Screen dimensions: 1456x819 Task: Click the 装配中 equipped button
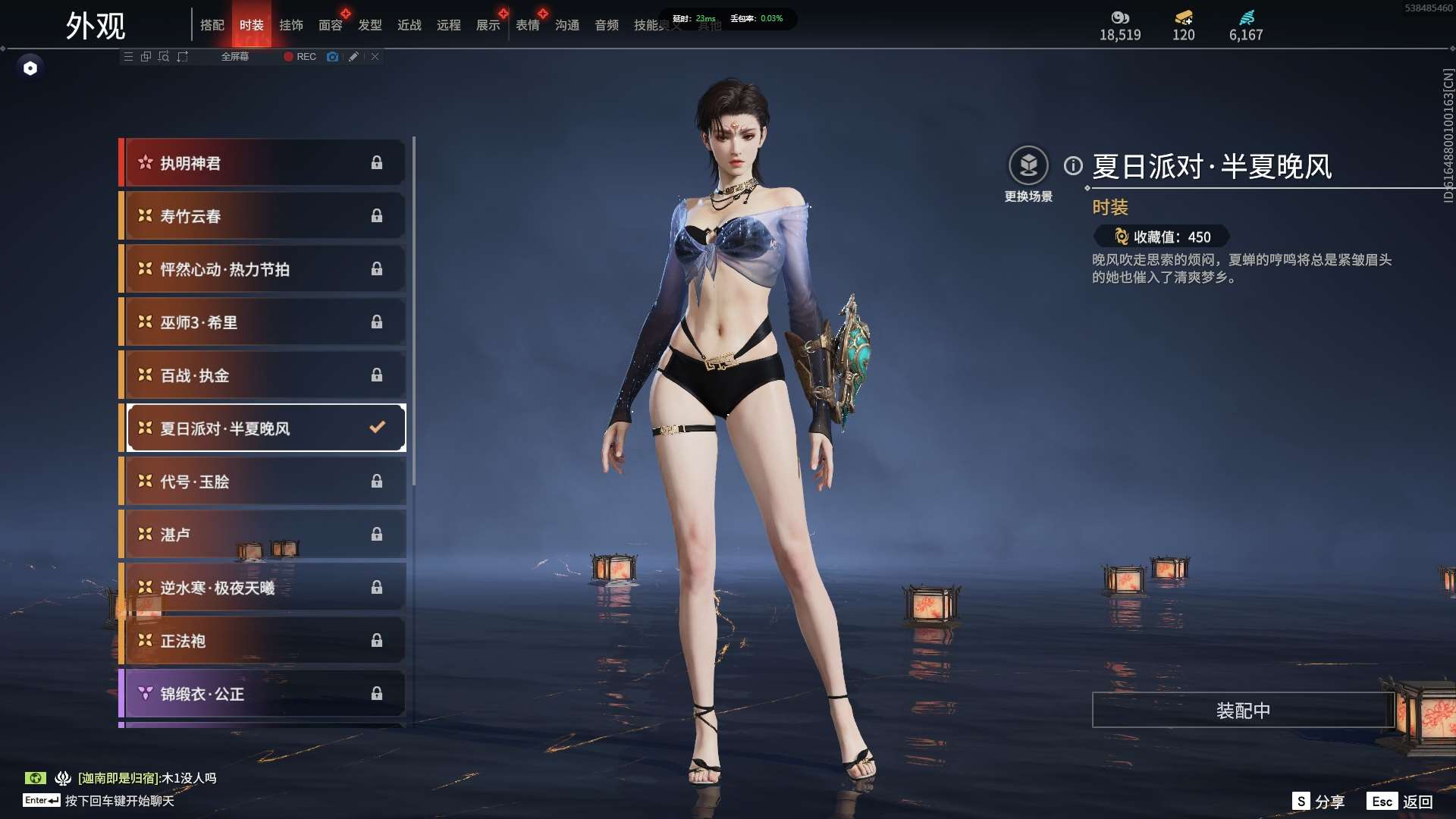1243,711
